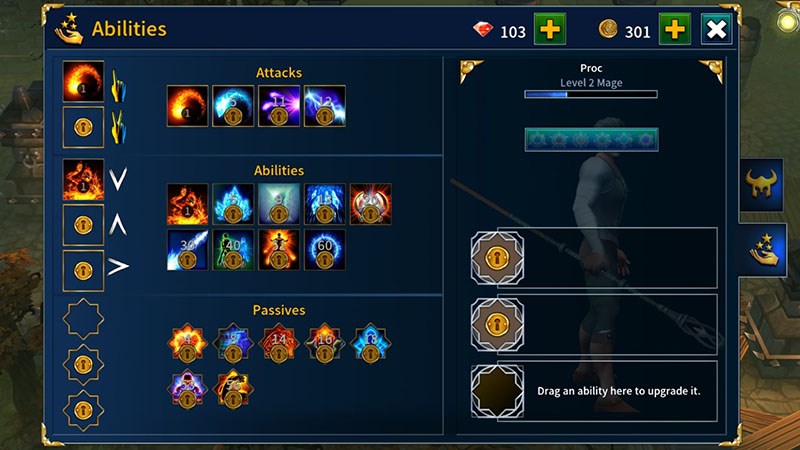Click the locked ability slot beside the right arrow
This screenshot has width=800, height=450.
tap(83, 270)
